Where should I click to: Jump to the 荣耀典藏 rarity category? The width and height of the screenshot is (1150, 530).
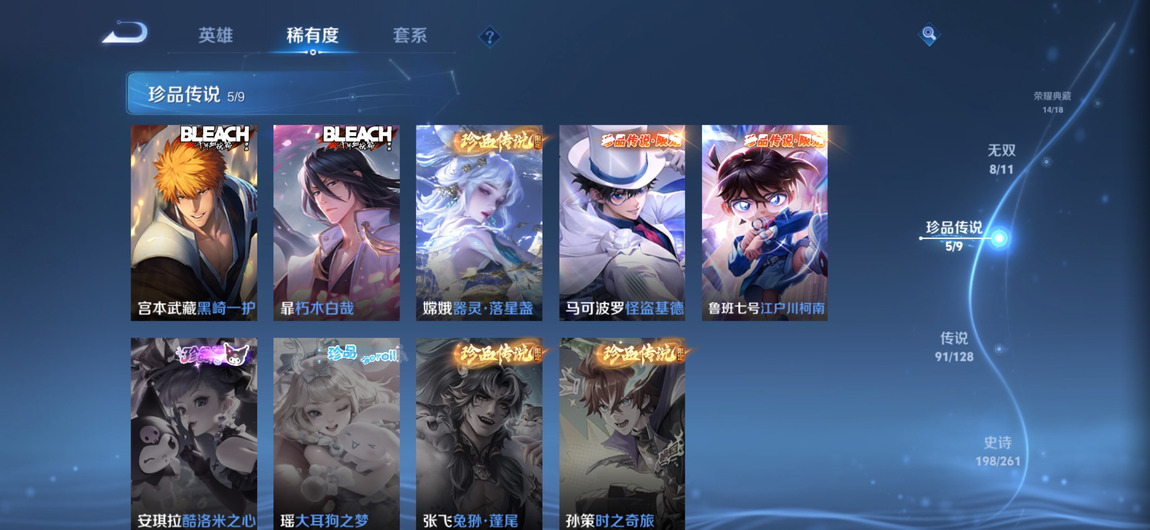(x=1052, y=102)
